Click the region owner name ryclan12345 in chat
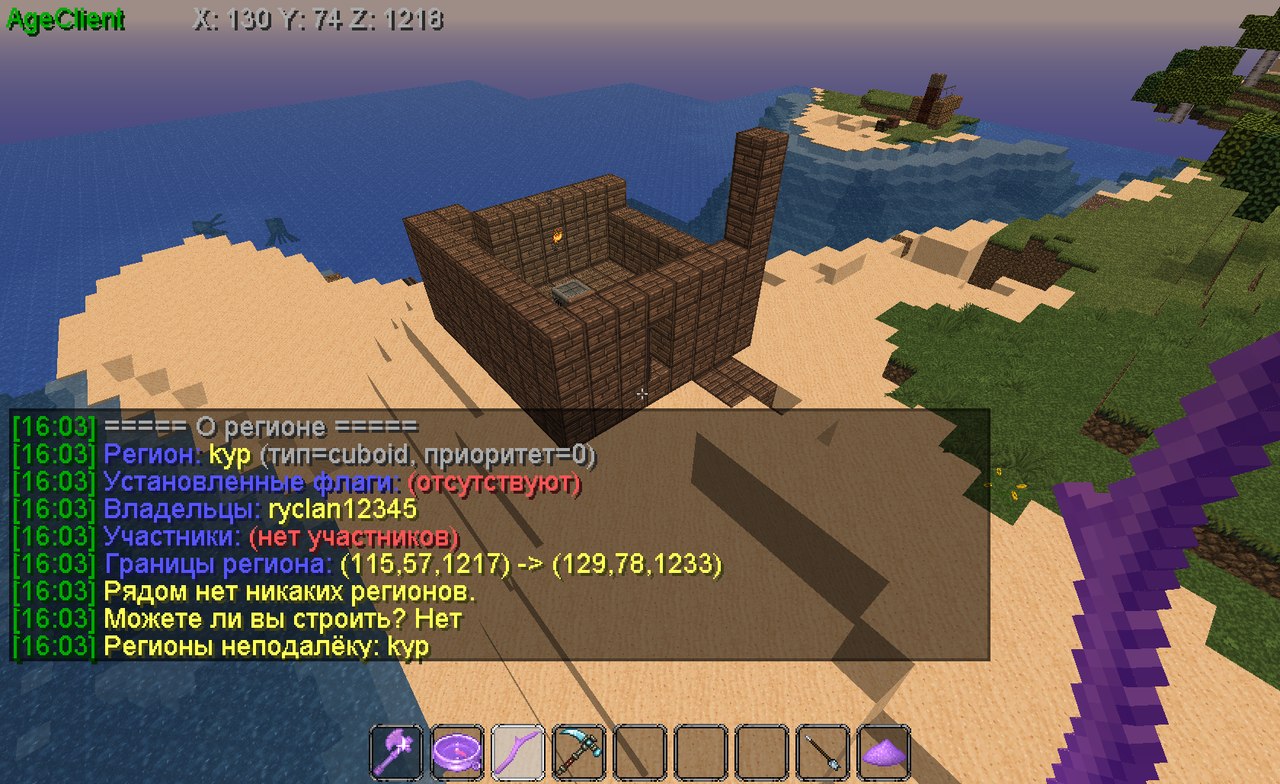 tap(342, 510)
